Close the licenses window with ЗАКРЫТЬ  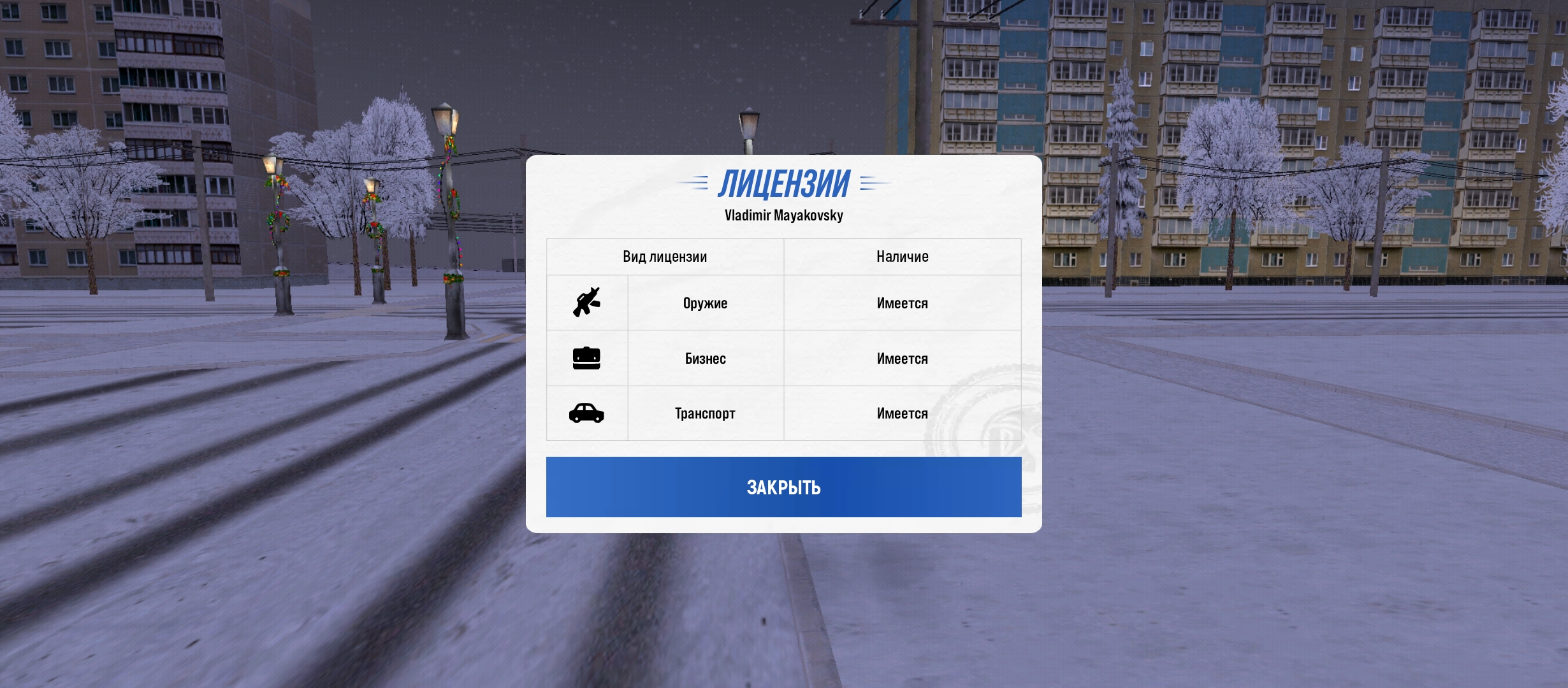[783, 487]
